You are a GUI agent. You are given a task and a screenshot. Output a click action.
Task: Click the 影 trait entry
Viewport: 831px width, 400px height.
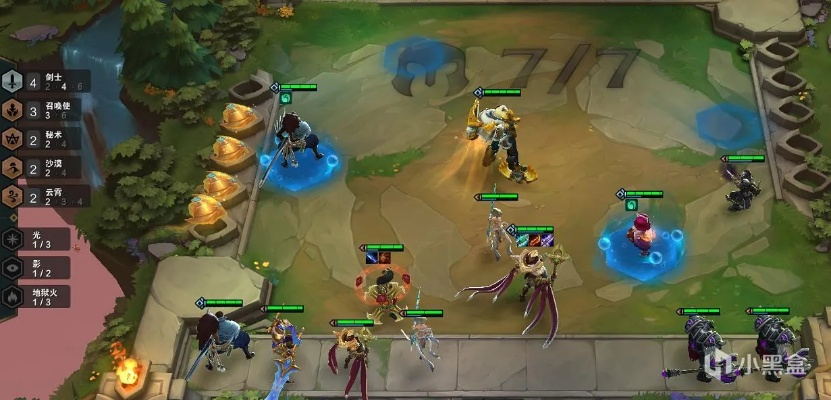pyautogui.click(x=38, y=268)
